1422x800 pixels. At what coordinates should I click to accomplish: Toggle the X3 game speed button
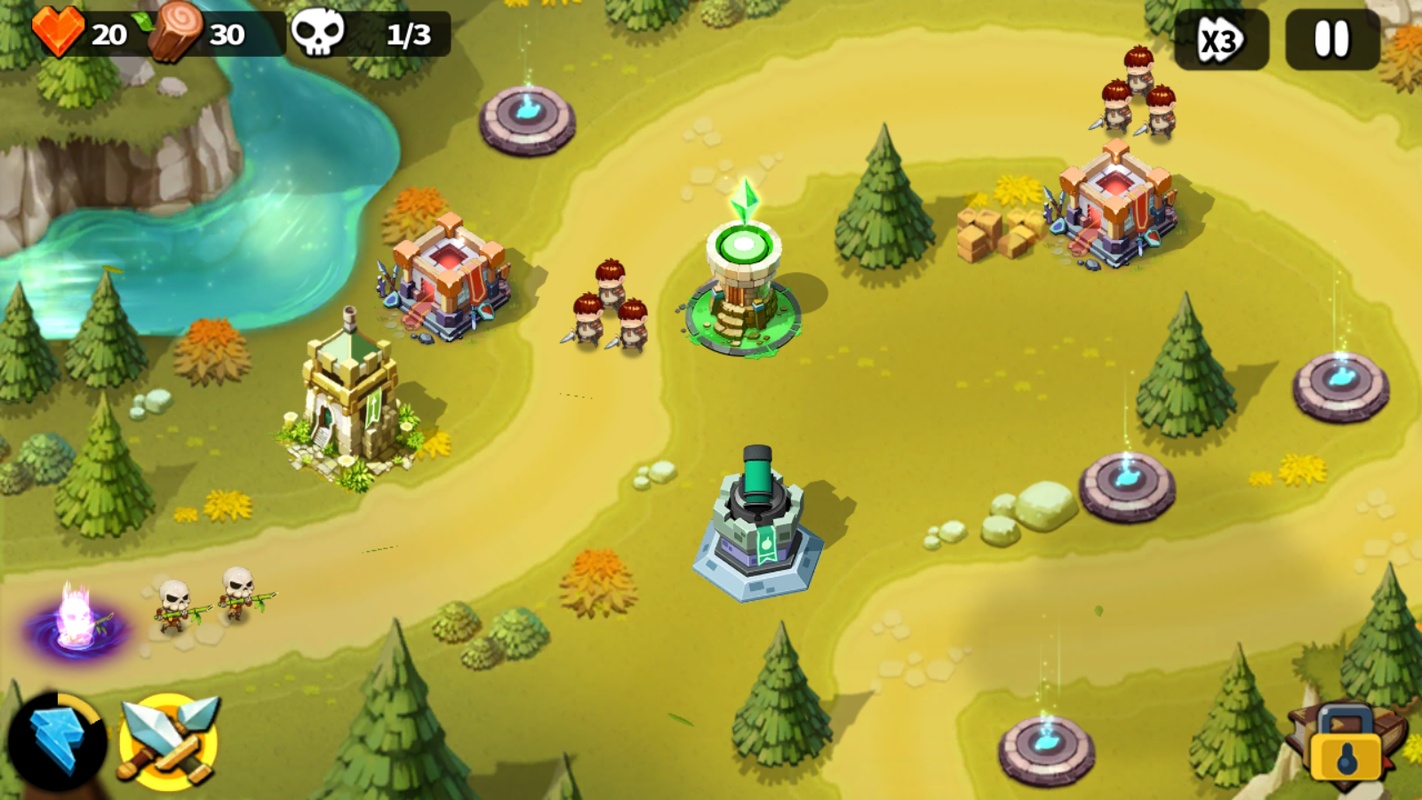point(1220,40)
